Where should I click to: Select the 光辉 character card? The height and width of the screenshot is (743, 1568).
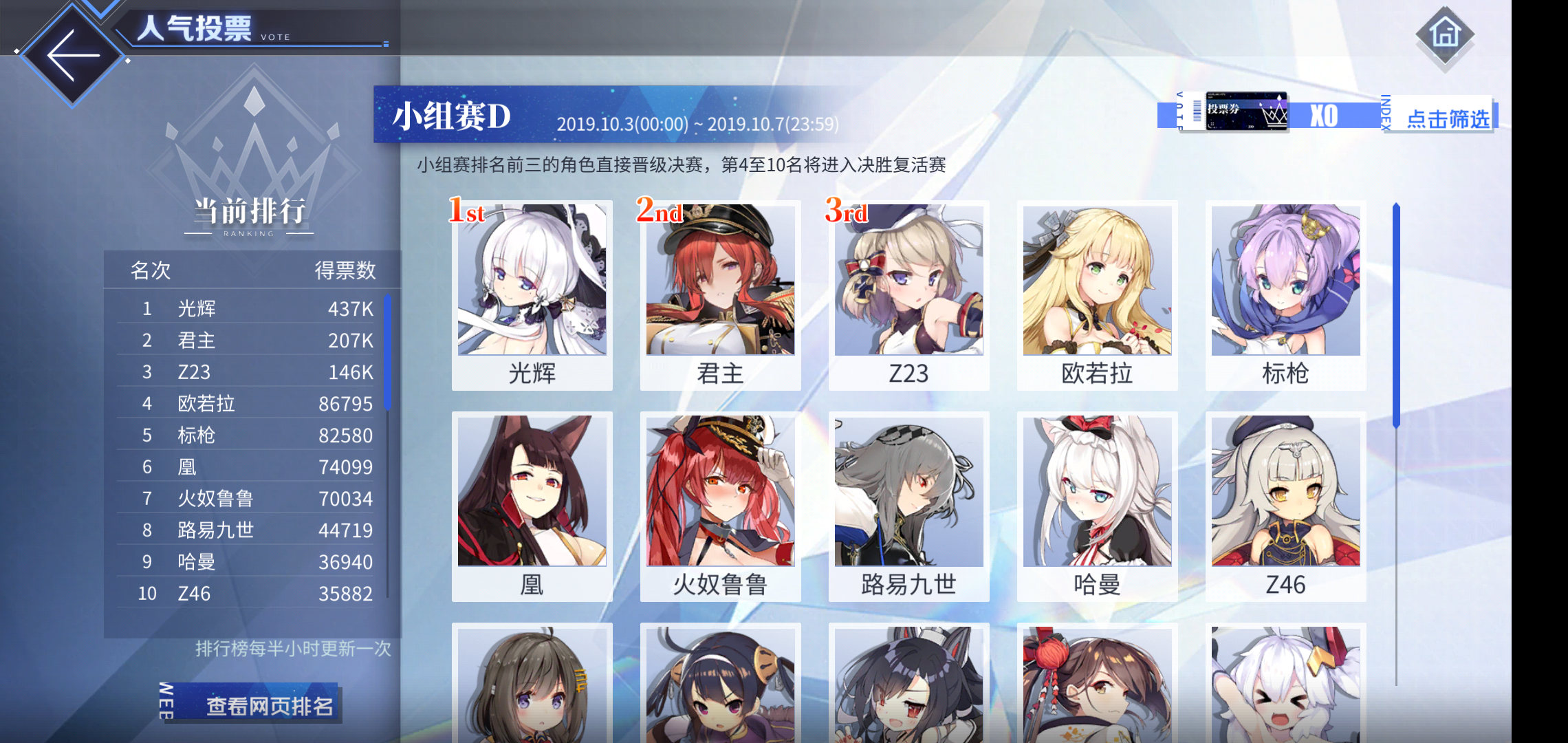532,296
